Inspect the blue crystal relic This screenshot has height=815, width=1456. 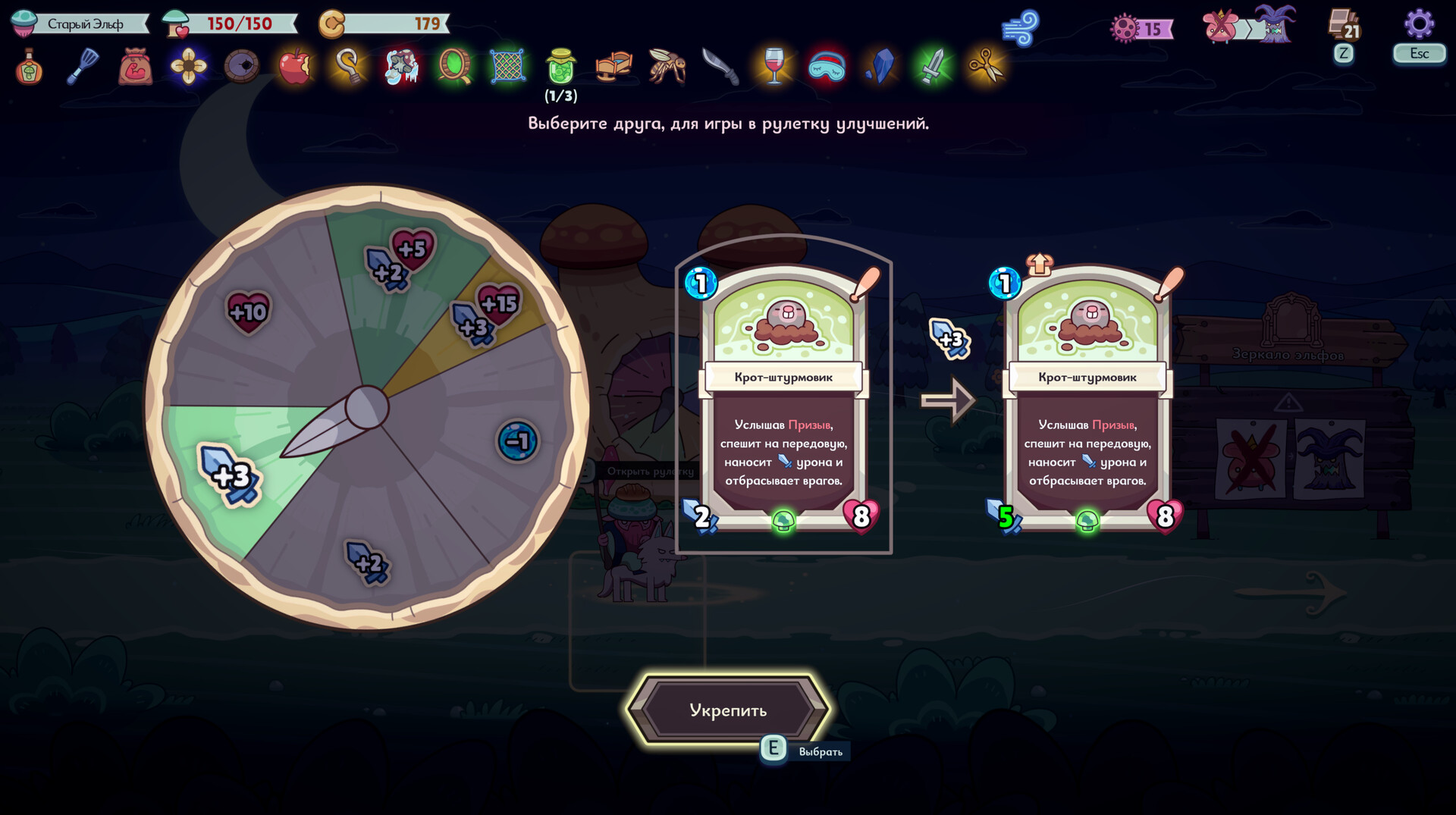(x=880, y=67)
